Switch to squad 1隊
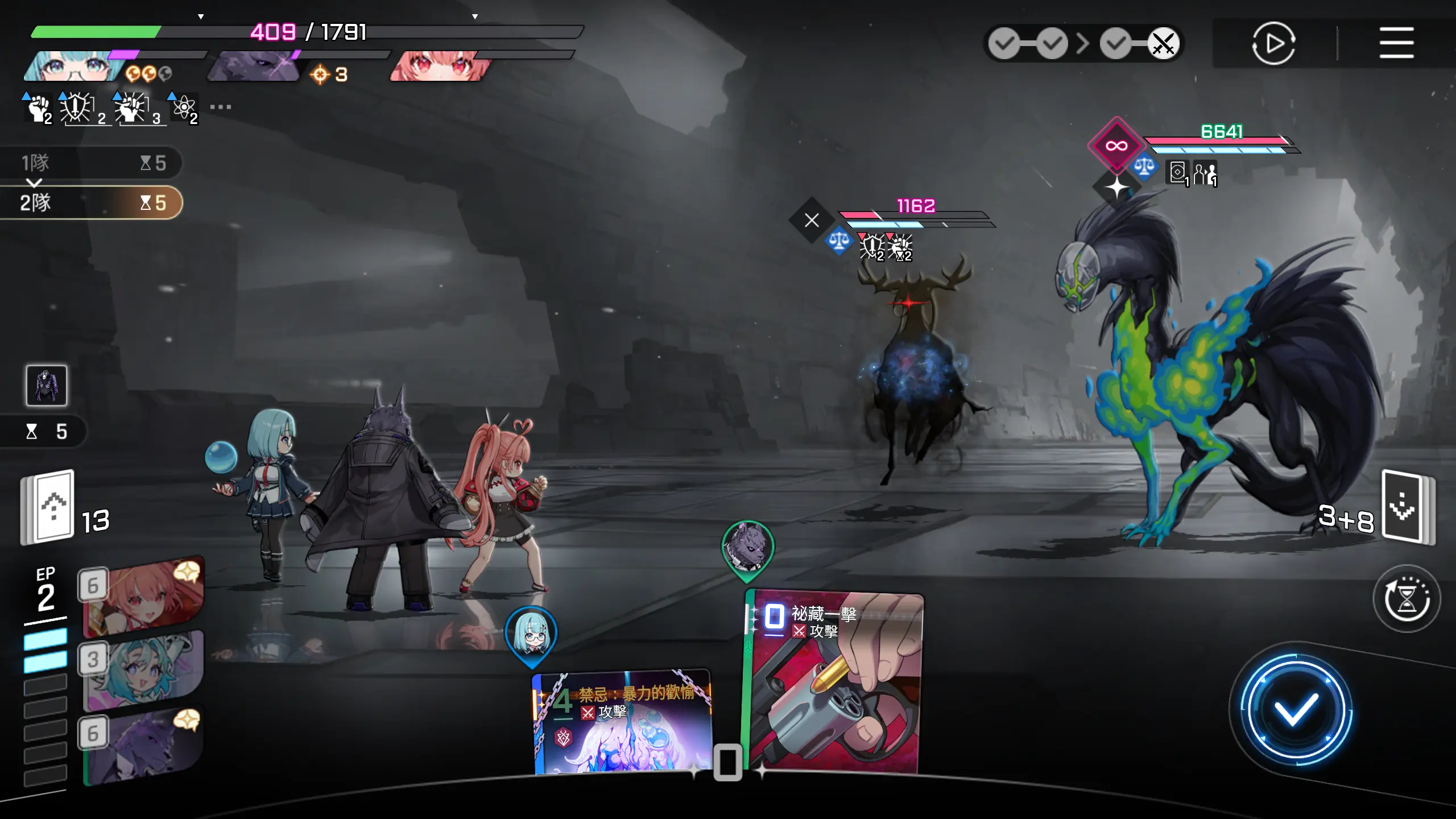 point(91,163)
